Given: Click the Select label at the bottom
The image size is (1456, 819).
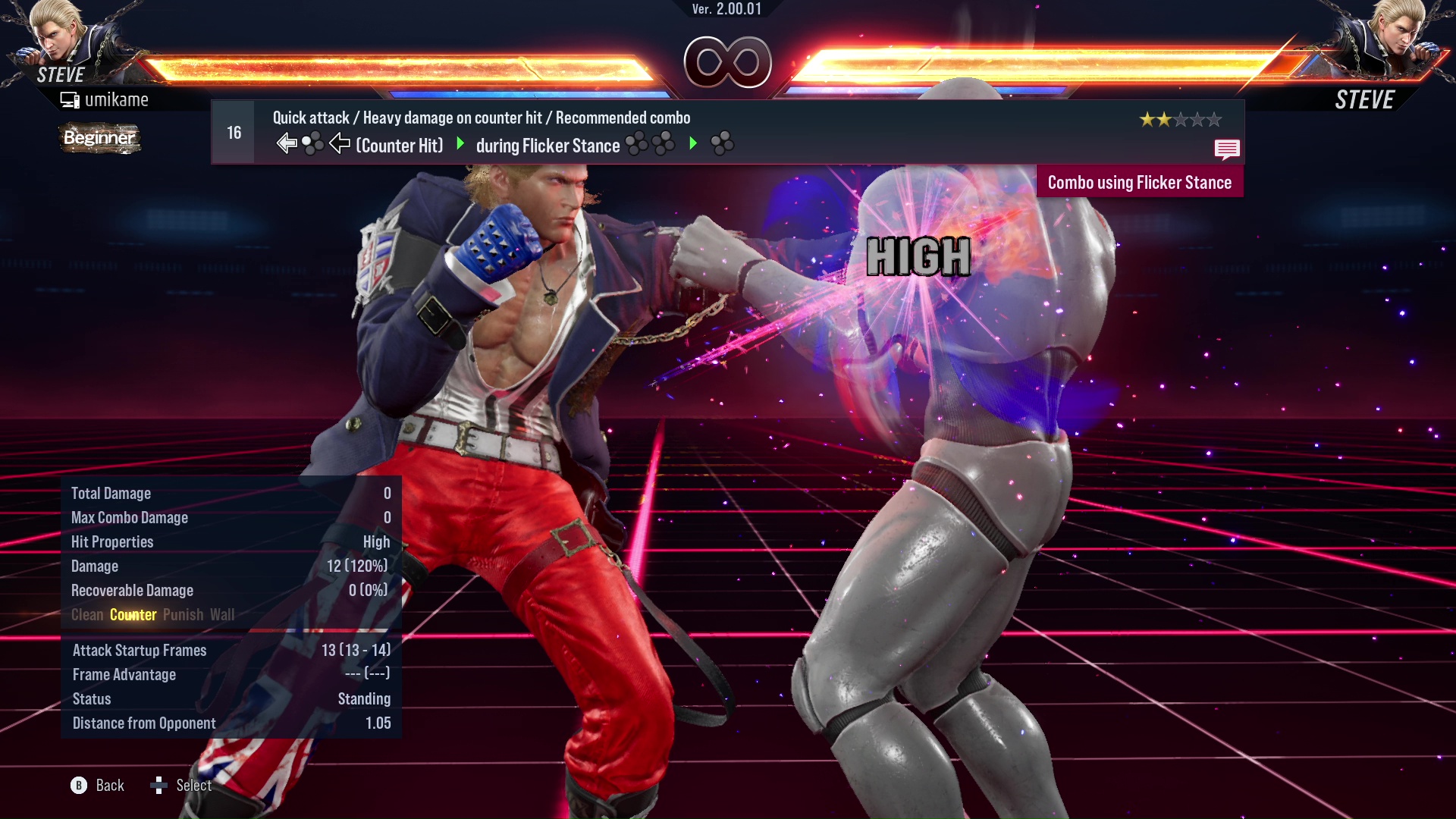Looking at the screenshot, I should click(x=193, y=786).
